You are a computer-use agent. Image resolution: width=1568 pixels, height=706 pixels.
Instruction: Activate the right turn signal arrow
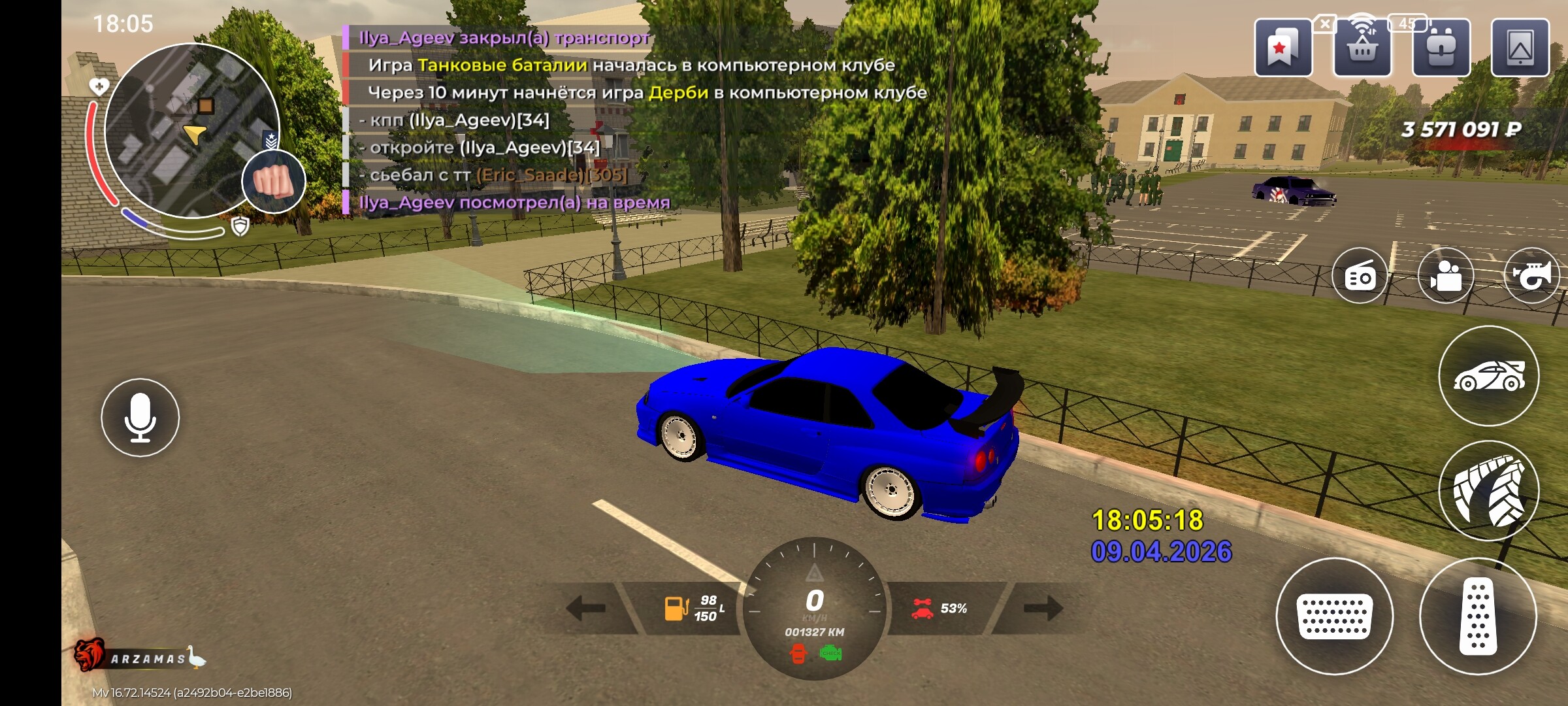(1043, 608)
